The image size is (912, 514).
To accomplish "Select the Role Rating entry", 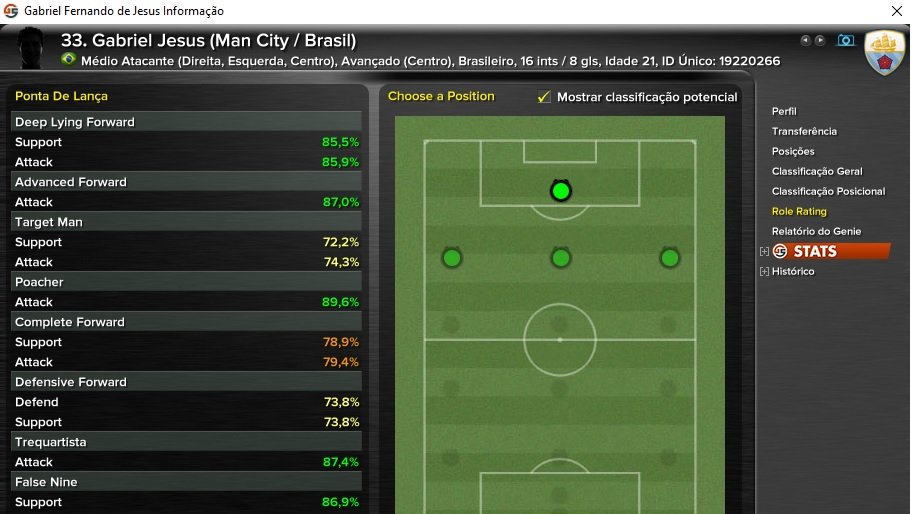I will [799, 211].
